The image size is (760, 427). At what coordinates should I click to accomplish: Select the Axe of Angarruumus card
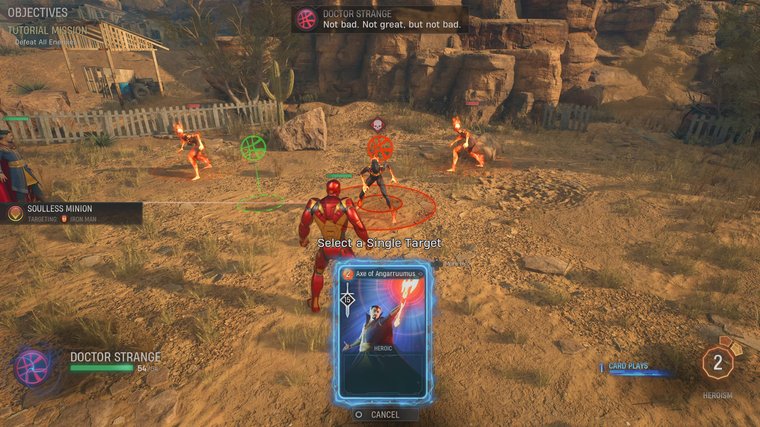(x=383, y=332)
